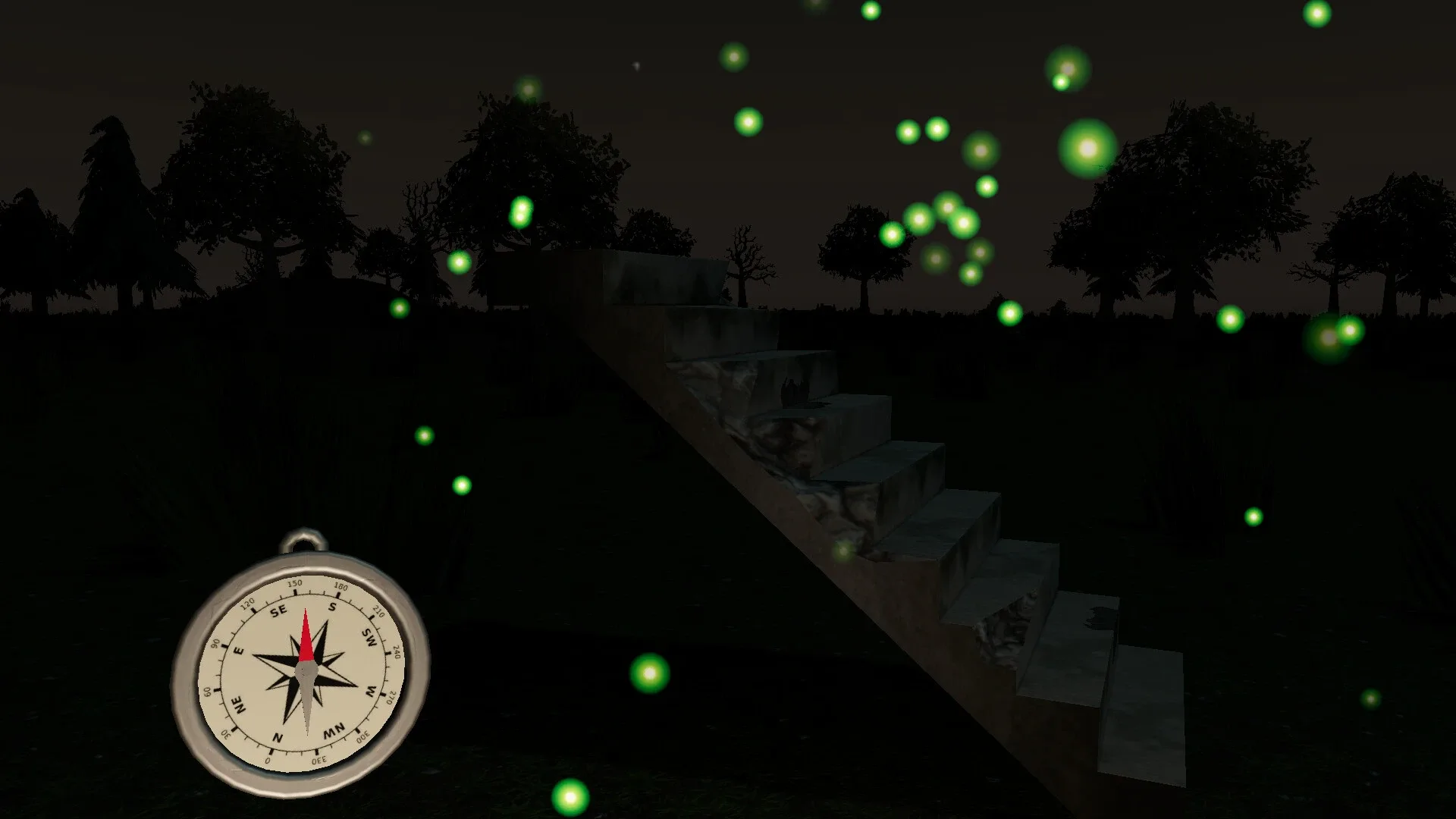Click the 'SW' label on the compass face
The width and height of the screenshot is (1456, 819).
(x=368, y=635)
